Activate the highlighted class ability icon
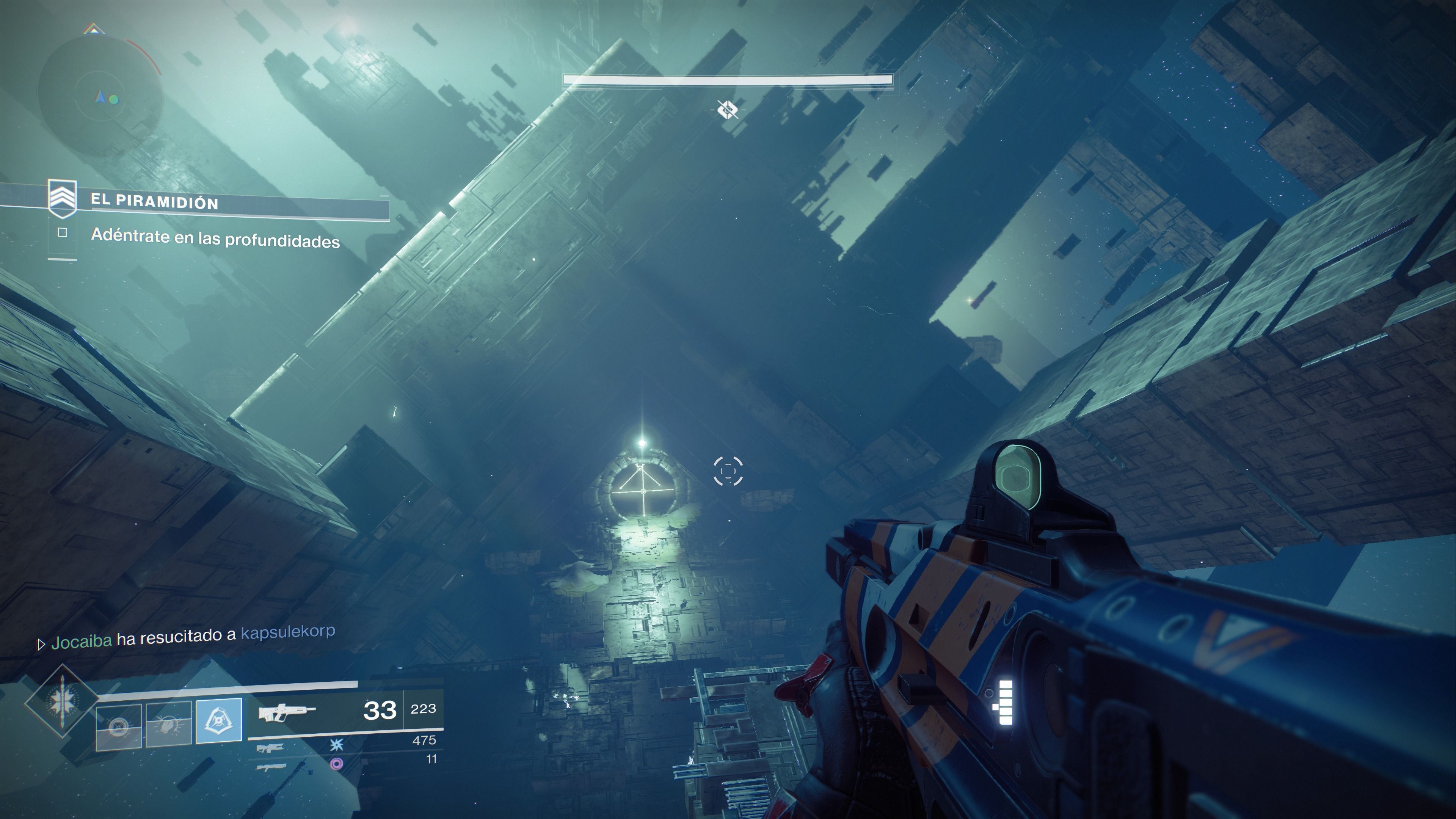1456x819 pixels. pyautogui.click(x=219, y=720)
